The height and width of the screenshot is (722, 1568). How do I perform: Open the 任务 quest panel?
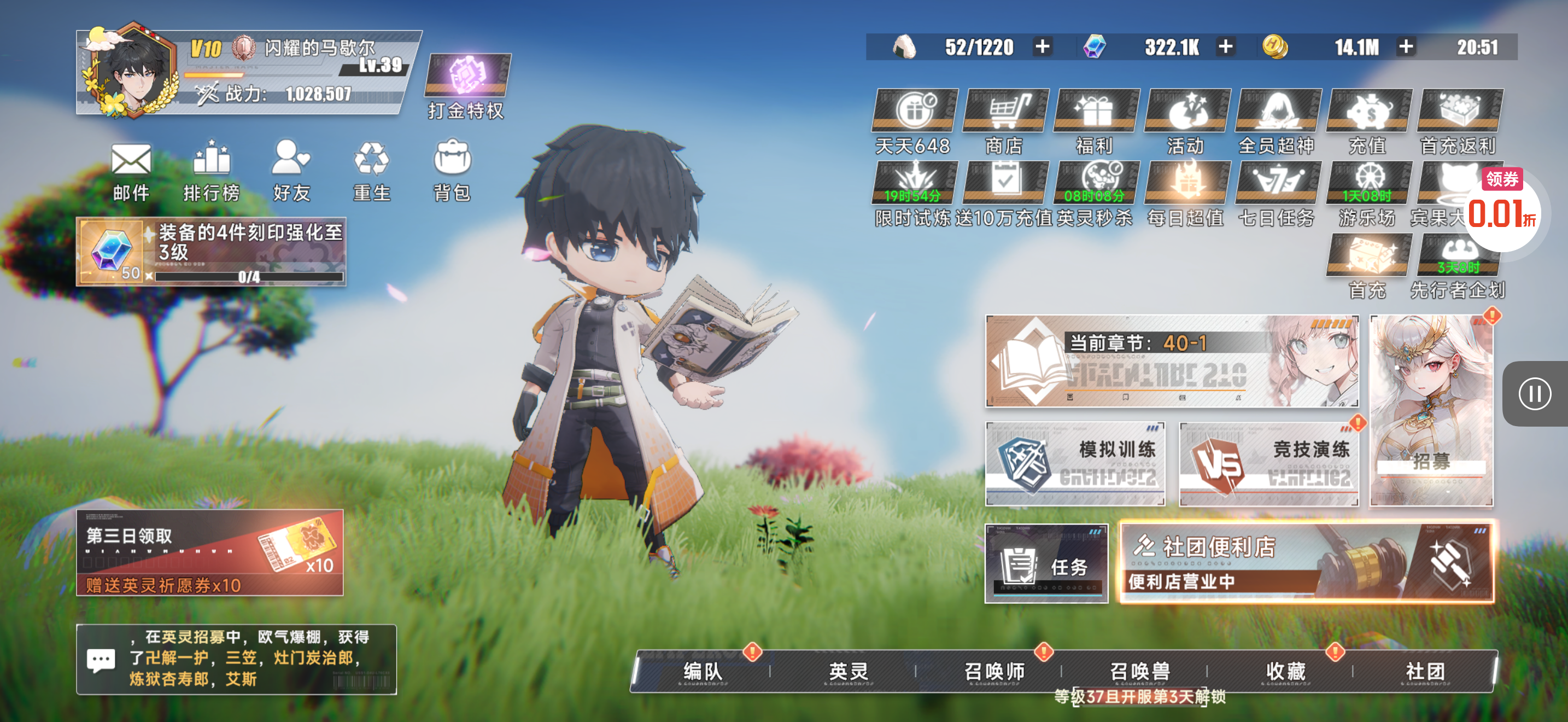pyautogui.click(x=1046, y=563)
